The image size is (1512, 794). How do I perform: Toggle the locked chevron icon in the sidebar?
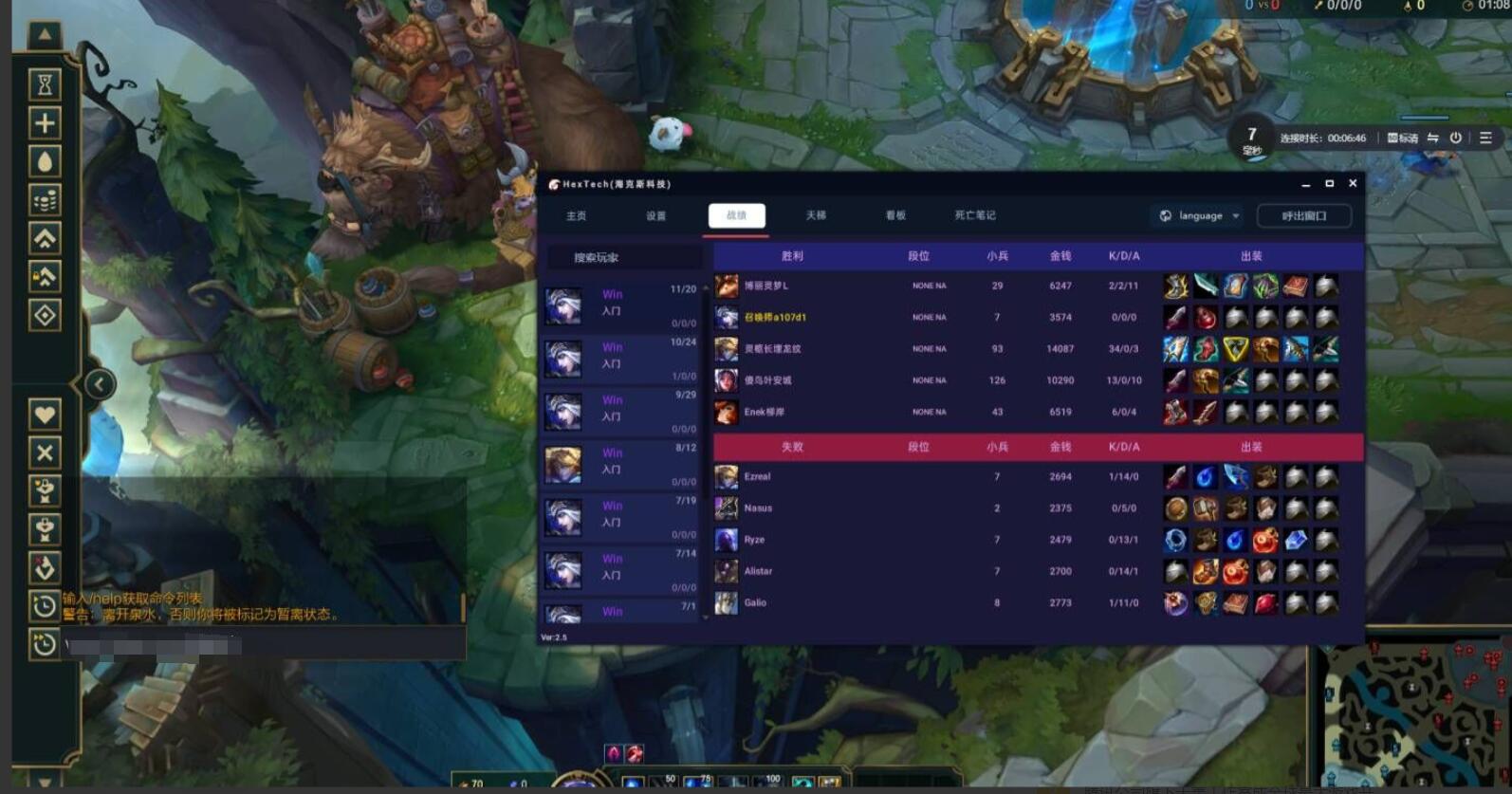[45, 276]
